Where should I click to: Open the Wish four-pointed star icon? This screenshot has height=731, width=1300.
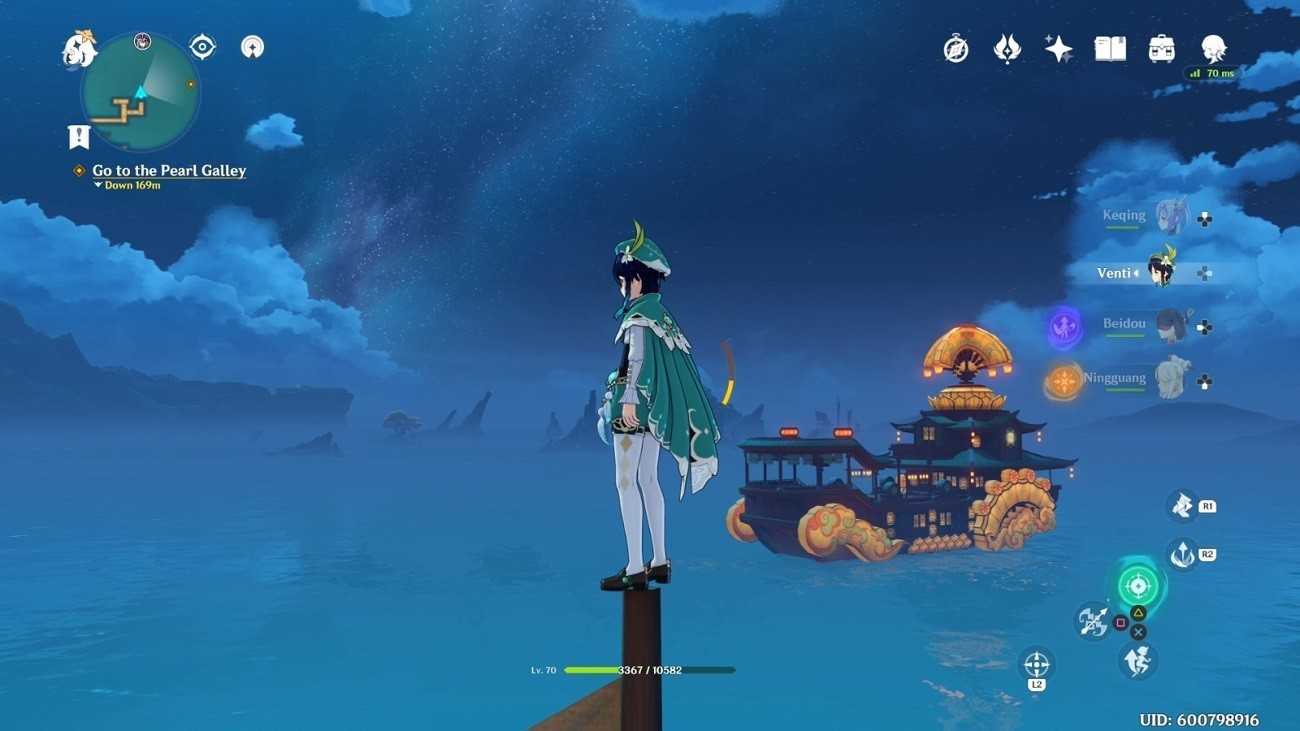tap(1058, 49)
